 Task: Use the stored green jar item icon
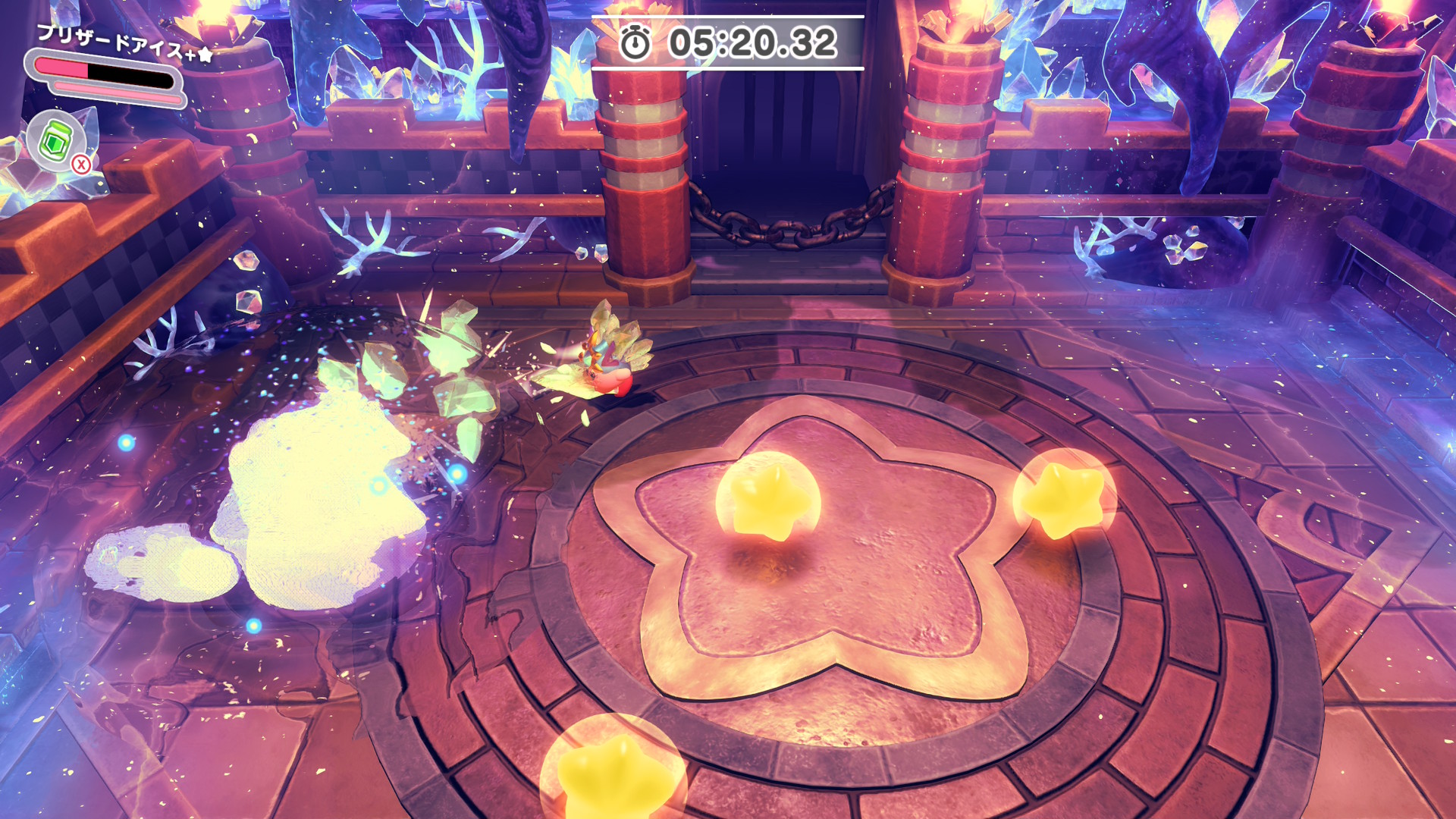coord(56,140)
